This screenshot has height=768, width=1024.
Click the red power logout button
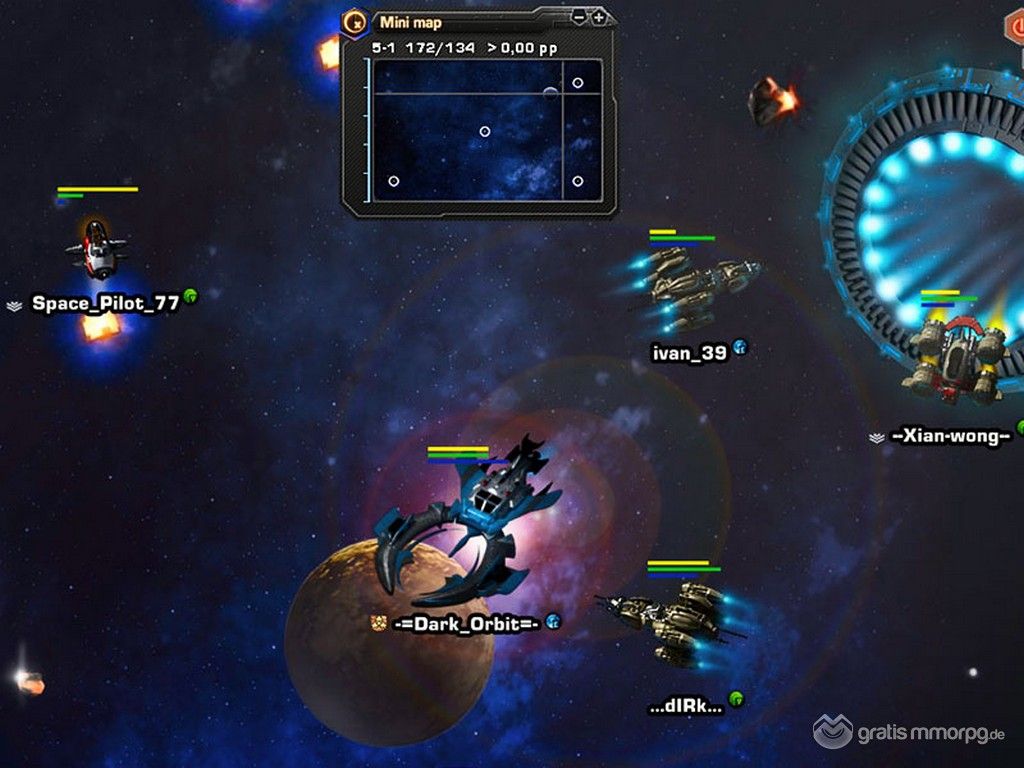click(1015, 28)
